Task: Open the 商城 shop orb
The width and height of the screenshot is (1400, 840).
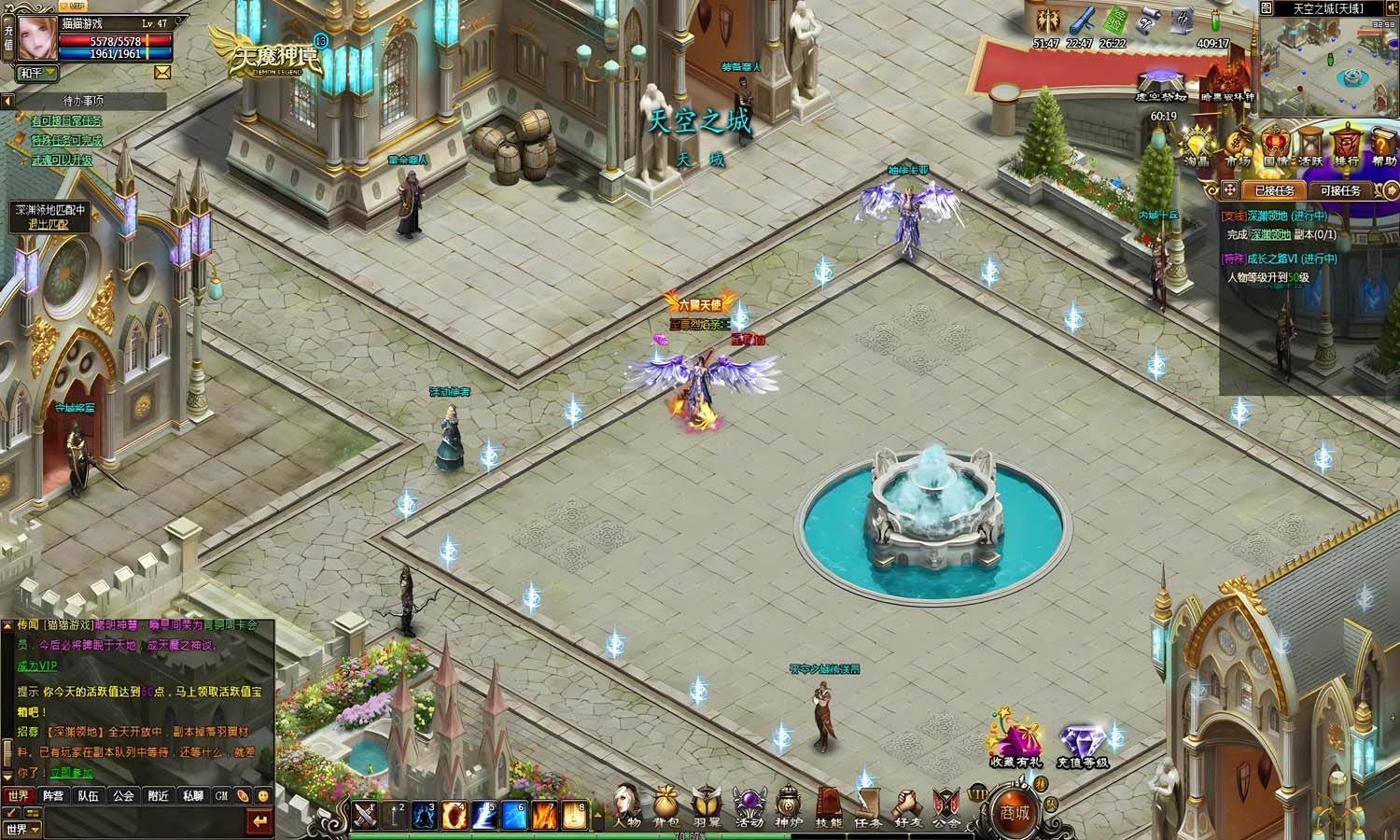Action: [1015, 810]
